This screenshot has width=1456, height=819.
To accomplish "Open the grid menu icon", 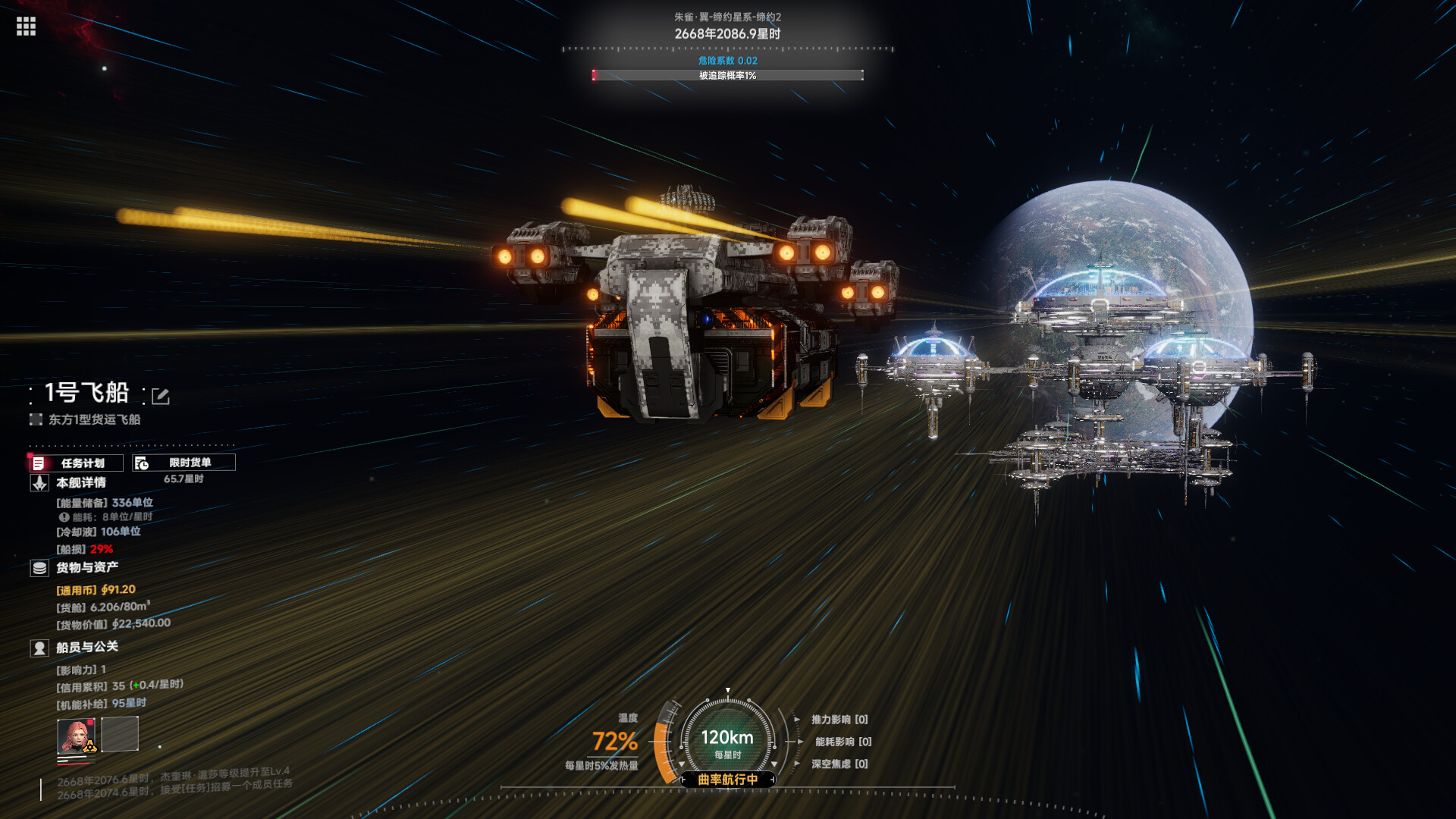I will [x=26, y=27].
